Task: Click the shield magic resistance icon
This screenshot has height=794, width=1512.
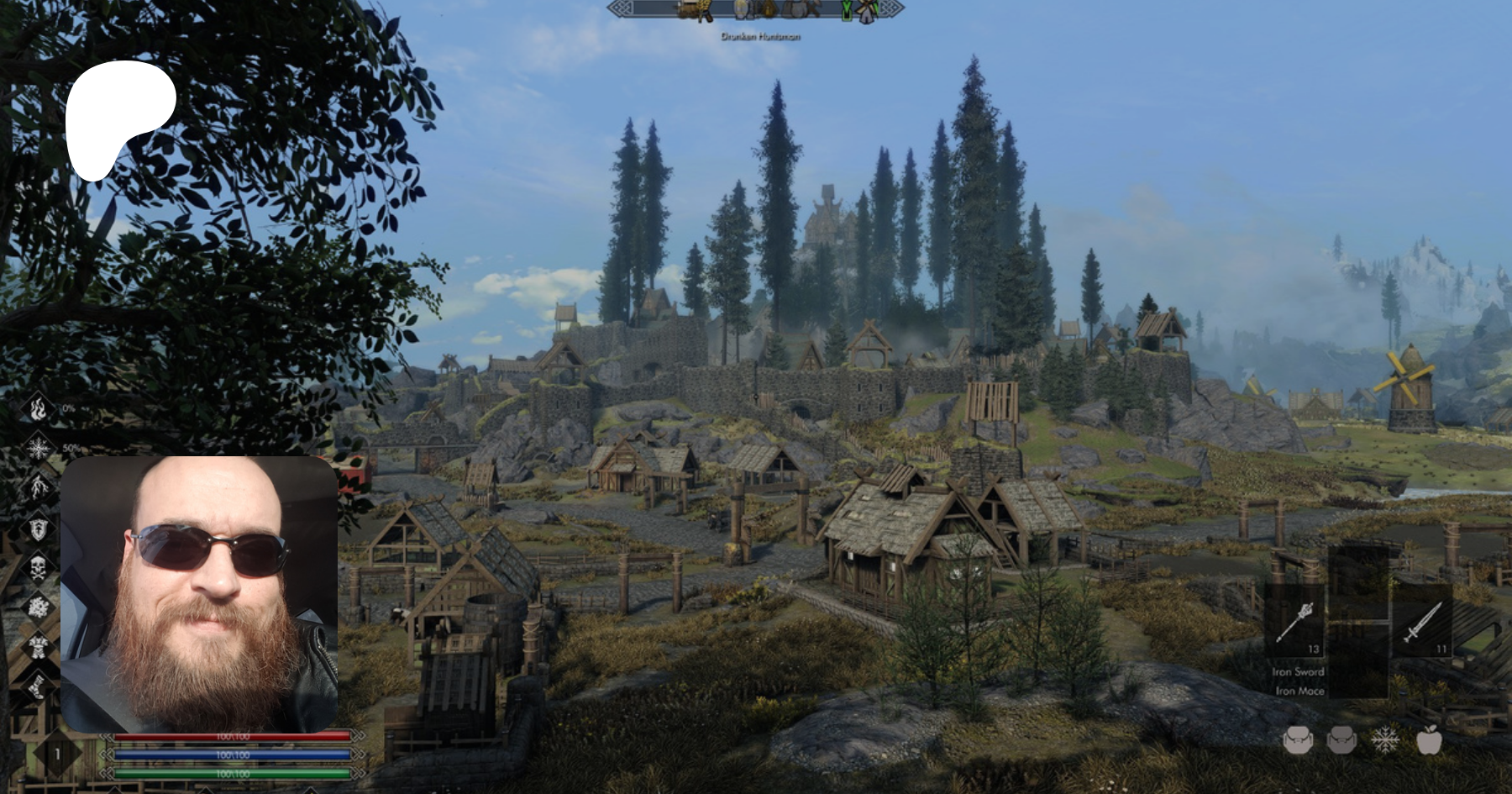Action: click(38, 528)
